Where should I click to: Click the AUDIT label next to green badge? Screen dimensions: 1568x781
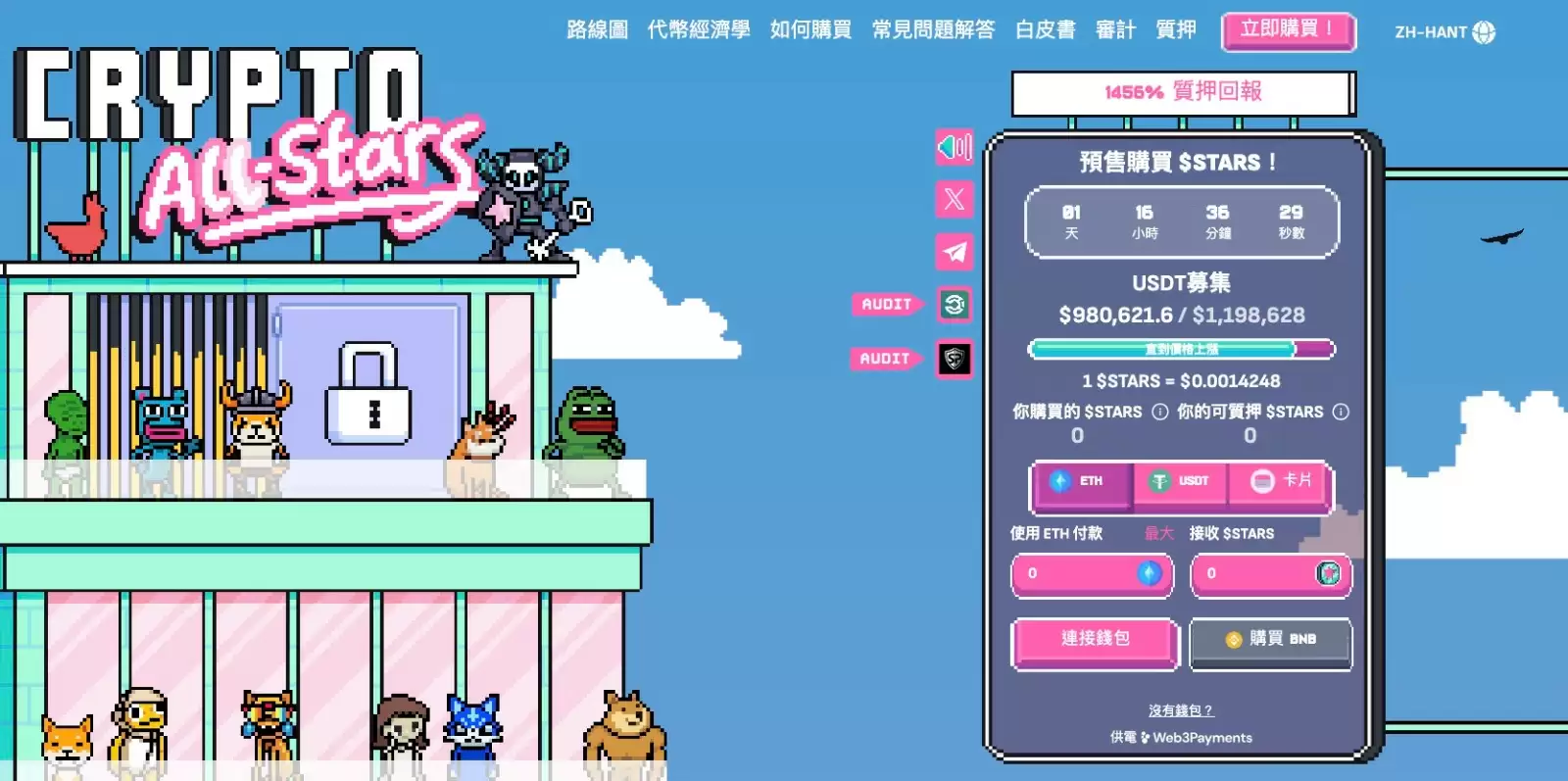pyautogui.click(x=885, y=305)
